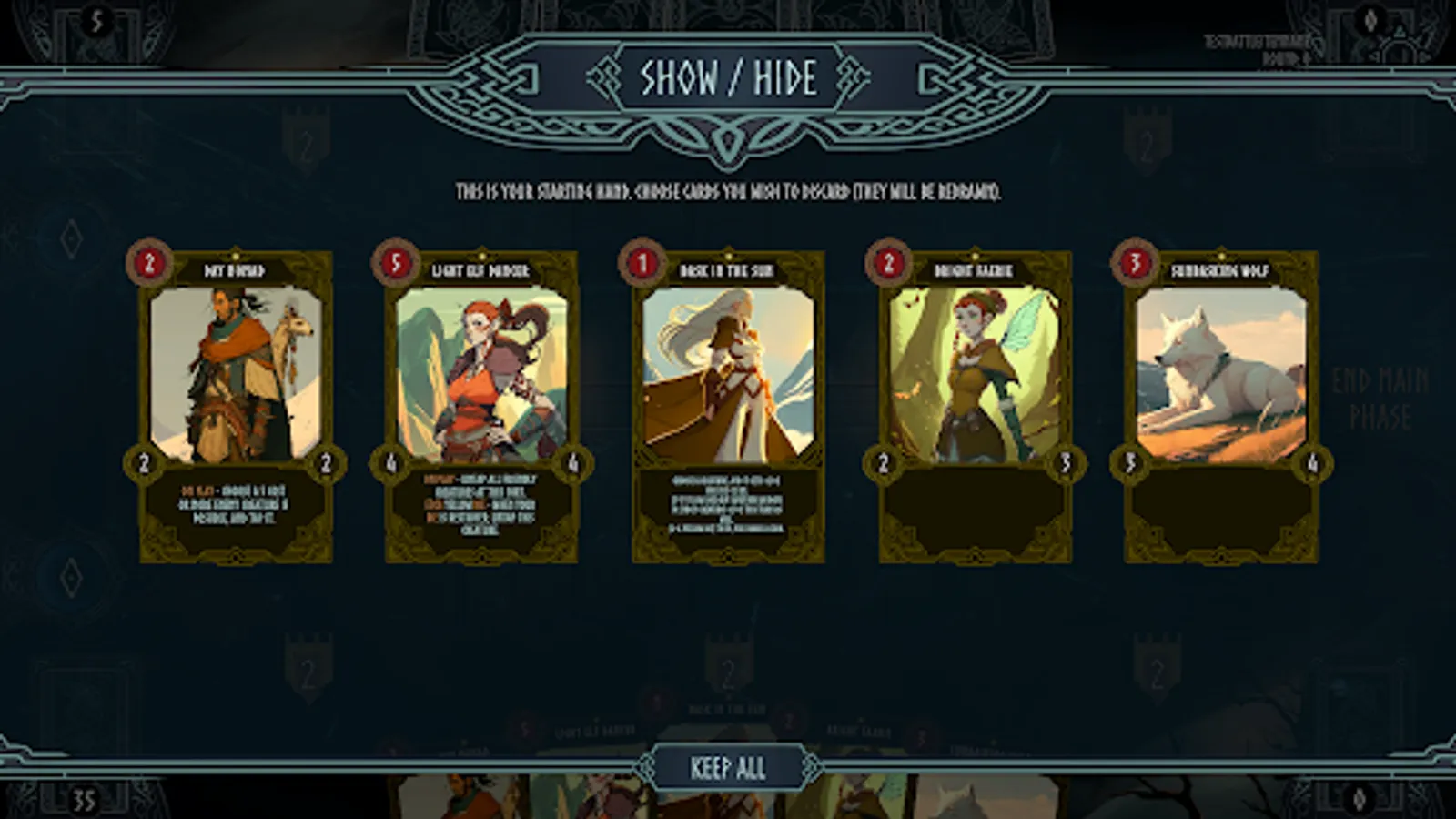Image resolution: width=1456 pixels, height=819 pixels.
Task: Open the draw pile showing 35 cards bottom-left
Action: tap(82, 800)
